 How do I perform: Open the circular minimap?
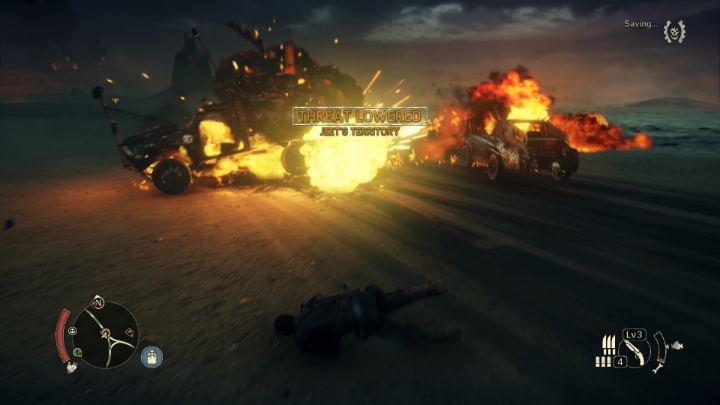pos(105,334)
